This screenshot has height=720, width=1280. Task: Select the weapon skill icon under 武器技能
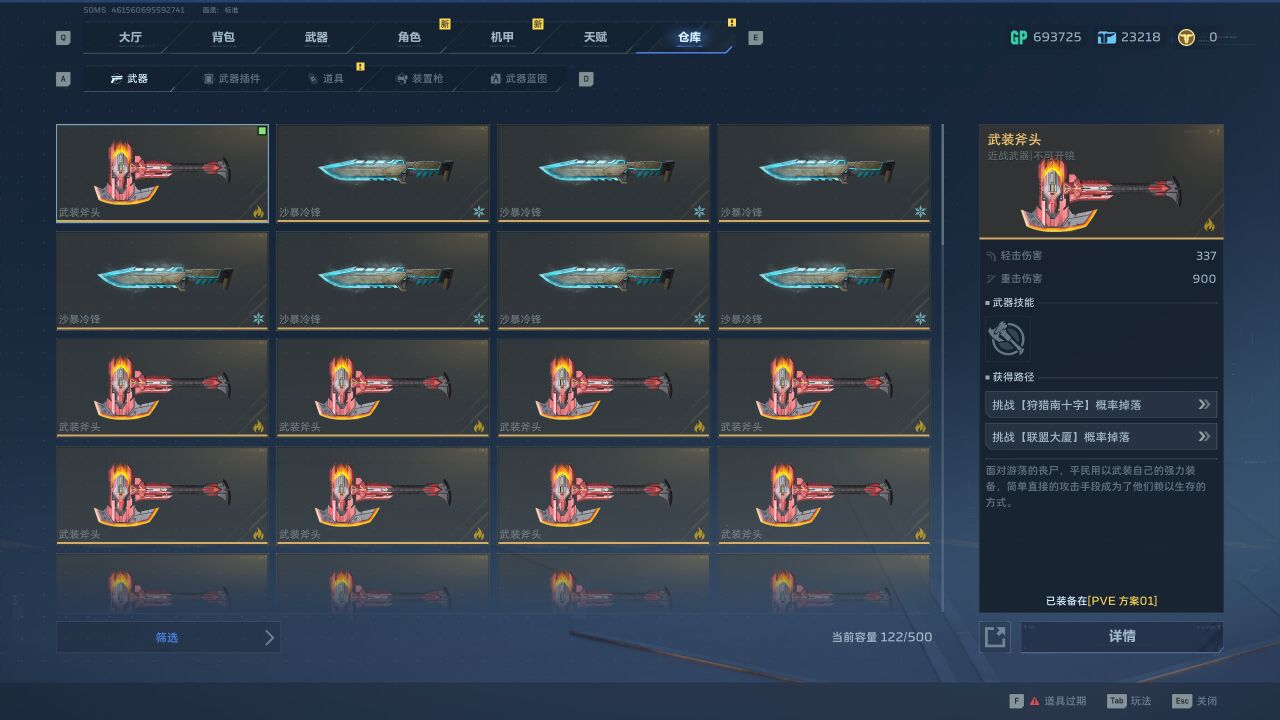click(1008, 339)
